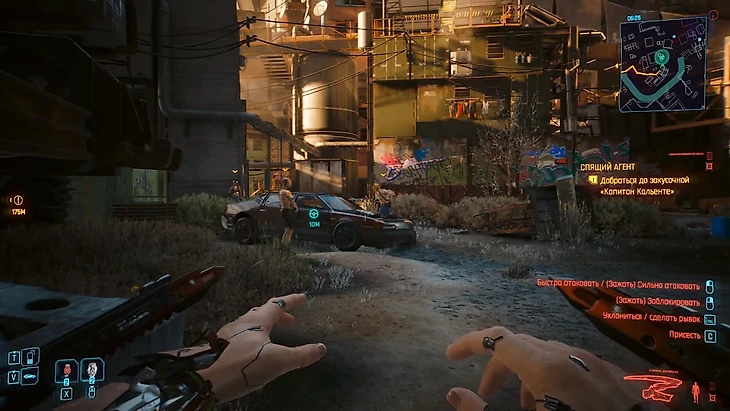Select the red grenade quick slot
730x411 pixels.
tap(66, 371)
